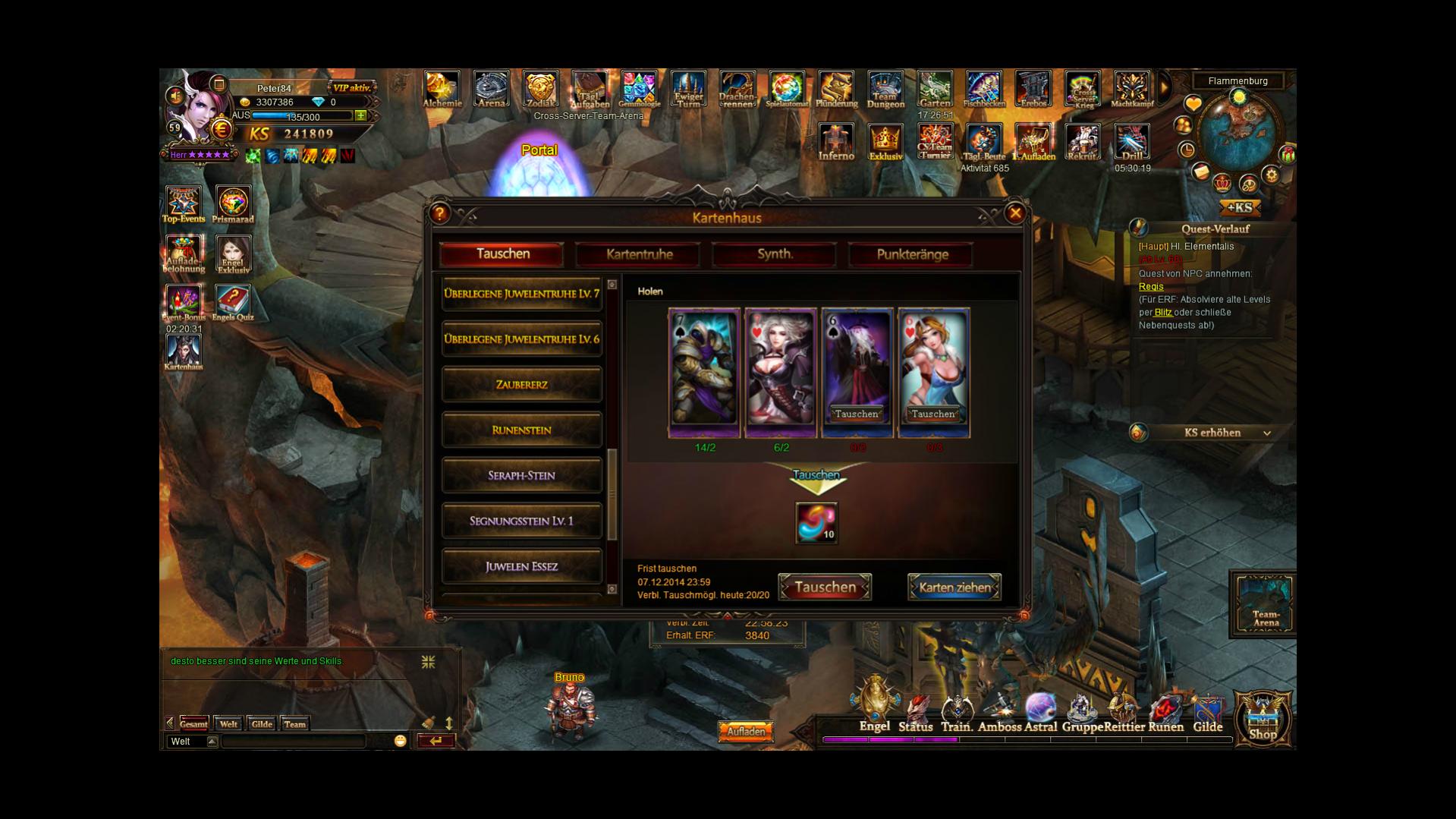Image resolution: width=1456 pixels, height=819 pixels.
Task: Open the Alchemie icon
Action: point(442,90)
